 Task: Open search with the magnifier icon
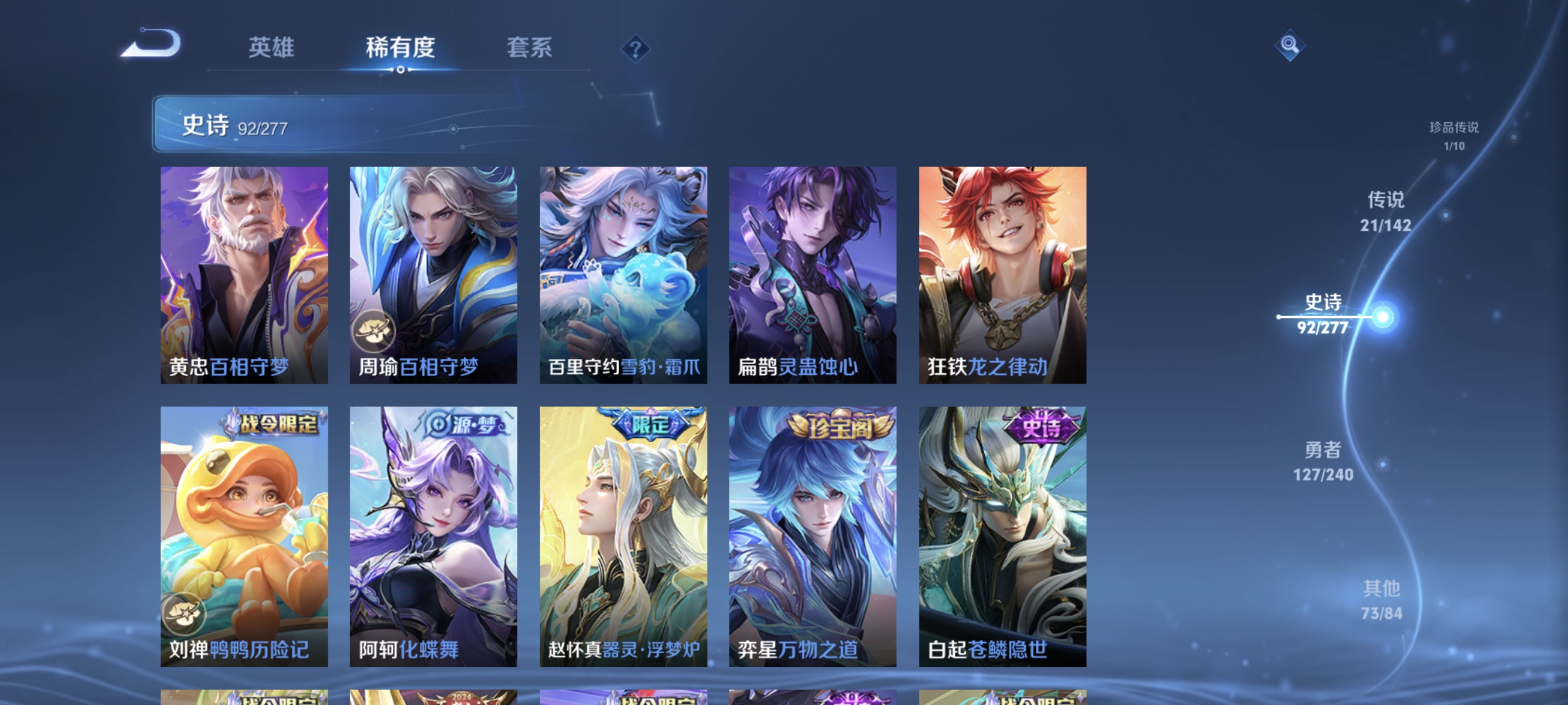tap(1290, 45)
